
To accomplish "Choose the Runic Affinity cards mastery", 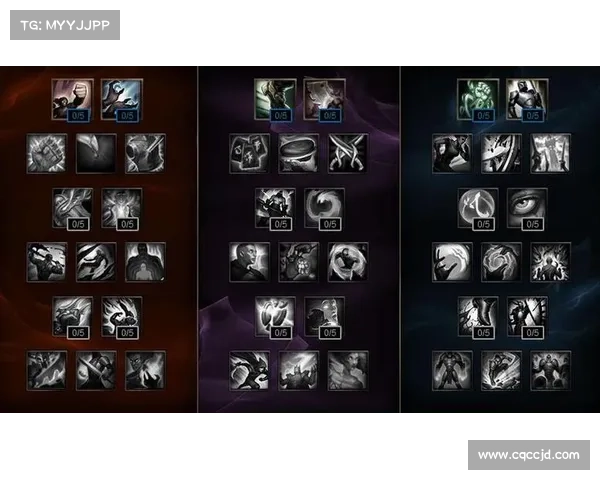I will tap(249, 153).
